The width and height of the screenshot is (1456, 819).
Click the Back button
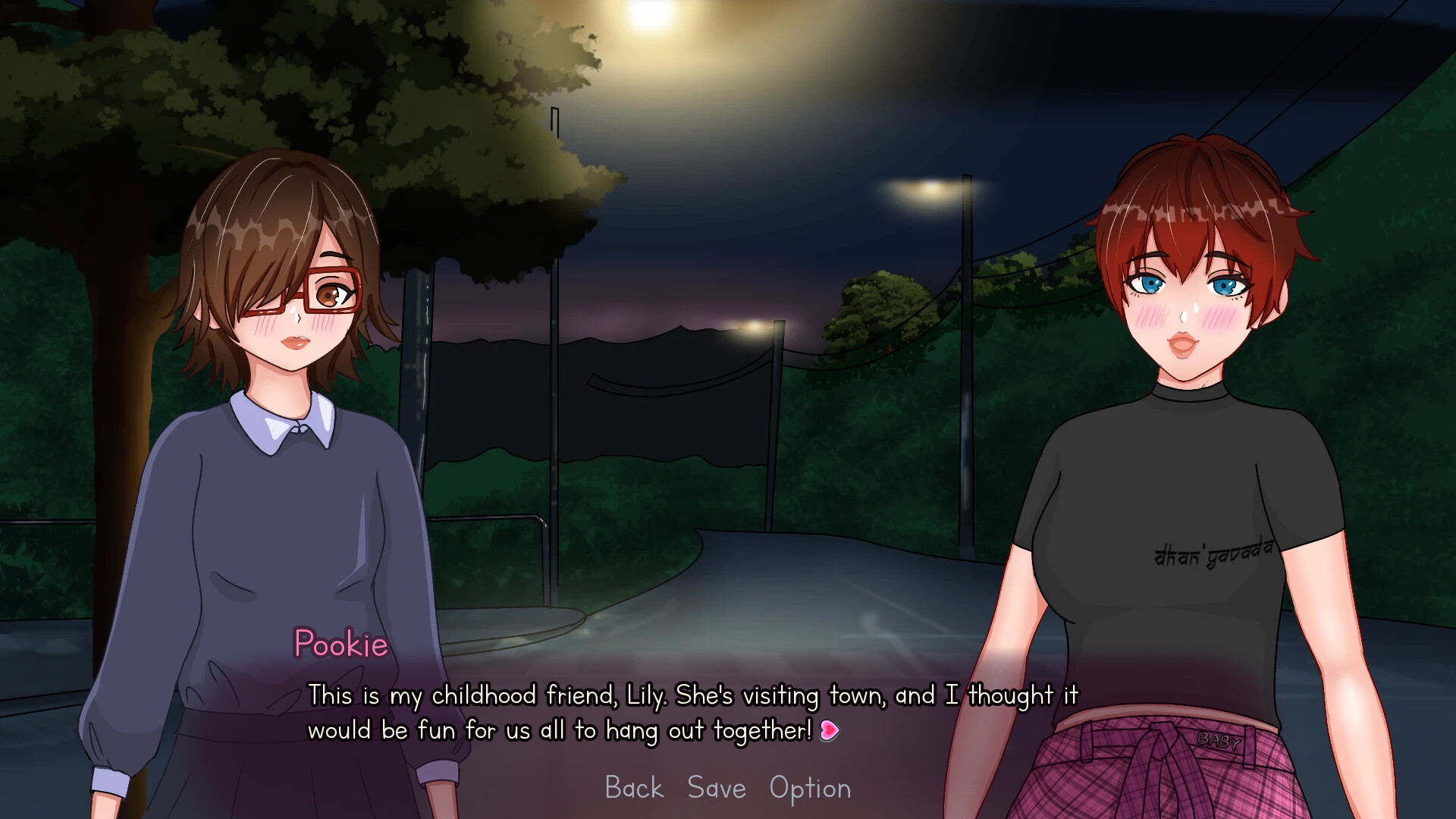pyautogui.click(x=635, y=788)
